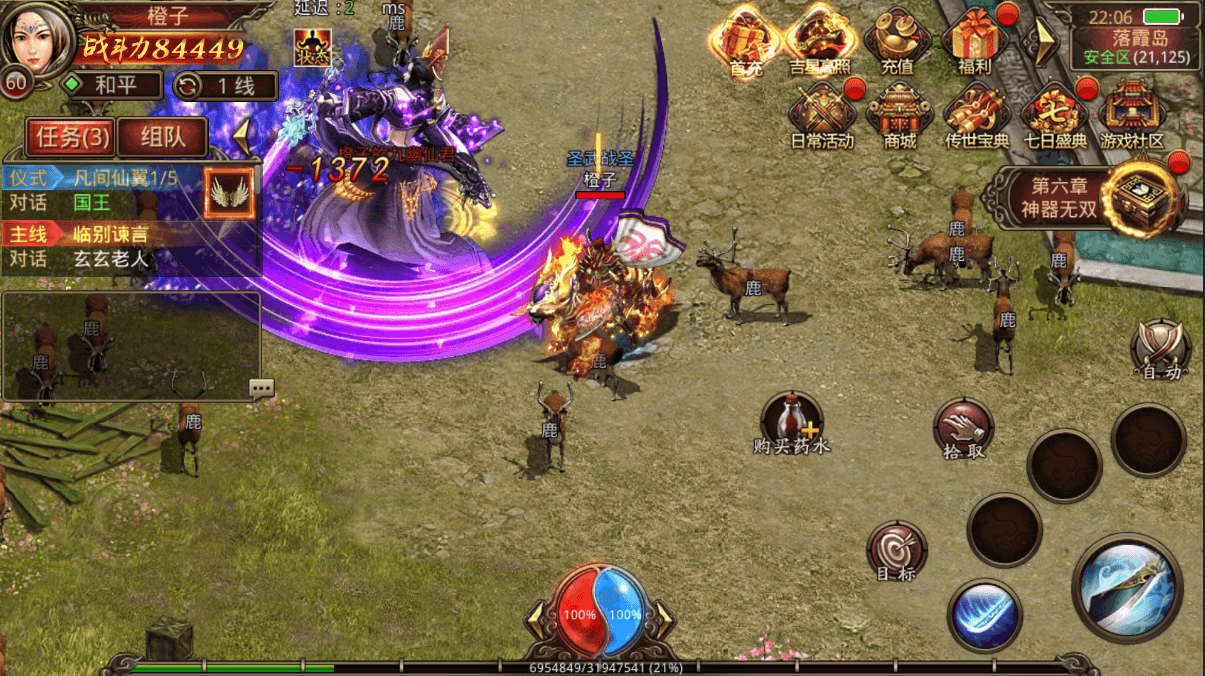Tap the 目标 target selection button
Image resolution: width=1205 pixels, height=676 pixels.
(x=896, y=551)
